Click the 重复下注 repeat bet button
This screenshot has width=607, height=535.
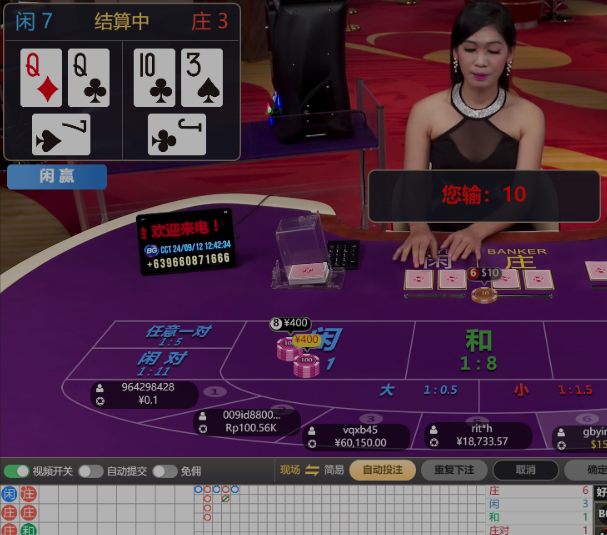[x=454, y=470]
